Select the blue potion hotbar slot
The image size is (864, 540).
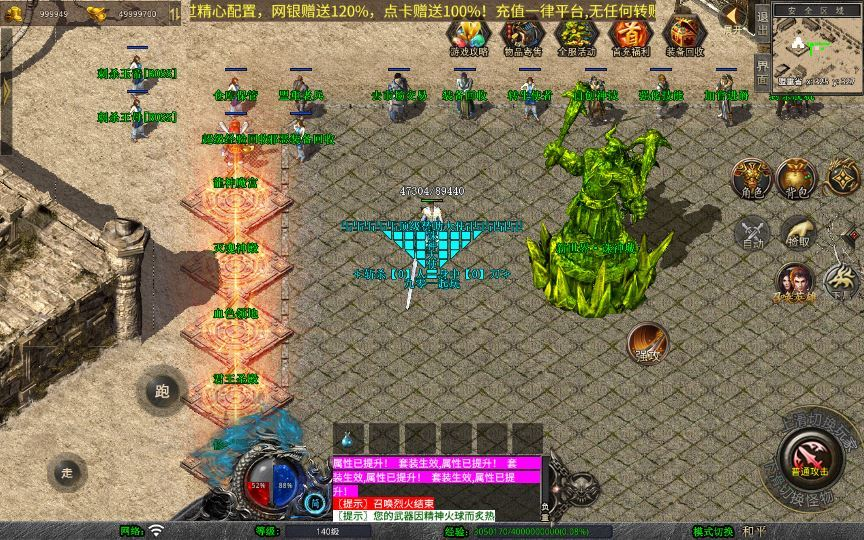pos(347,438)
